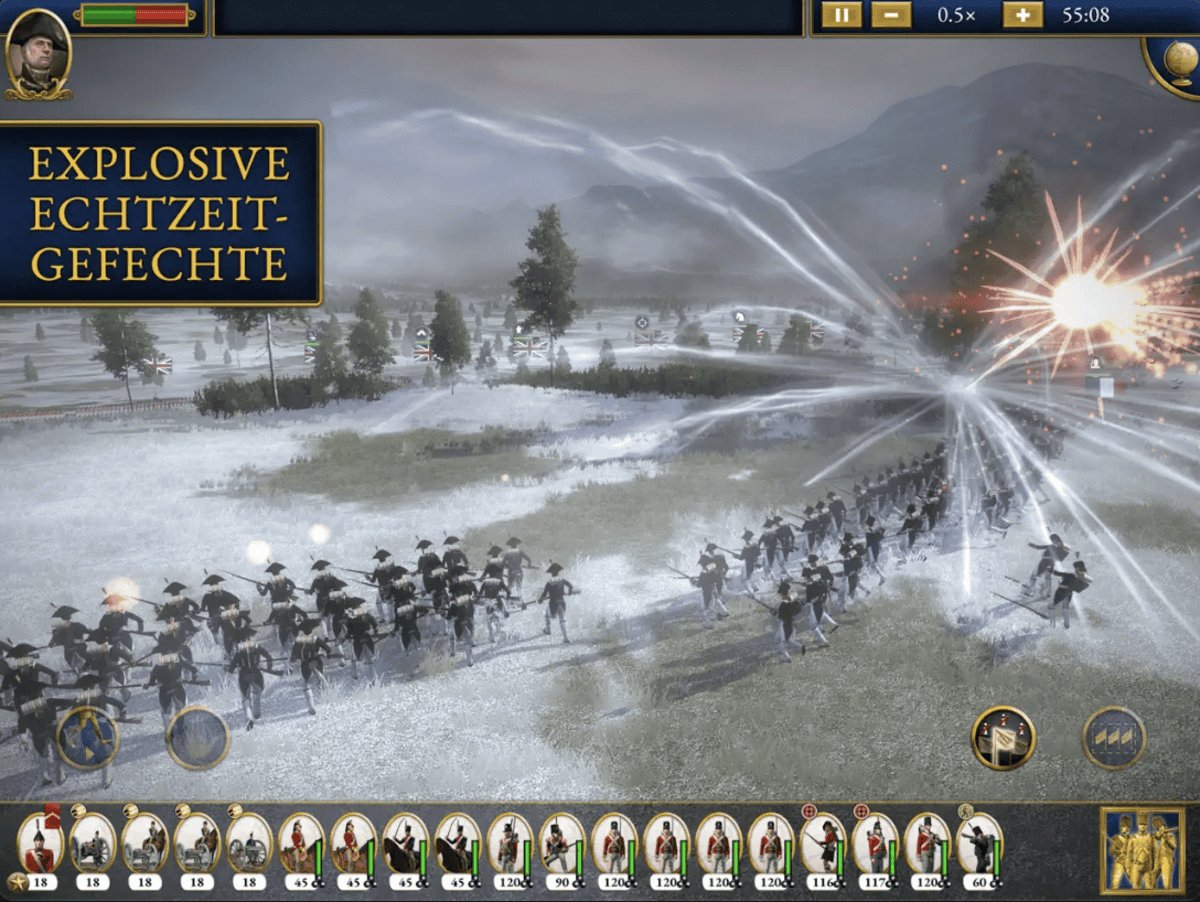The image size is (1200, 902).
Task: Choose the infantry unit card with 90 men
Action: pos(561,846)
